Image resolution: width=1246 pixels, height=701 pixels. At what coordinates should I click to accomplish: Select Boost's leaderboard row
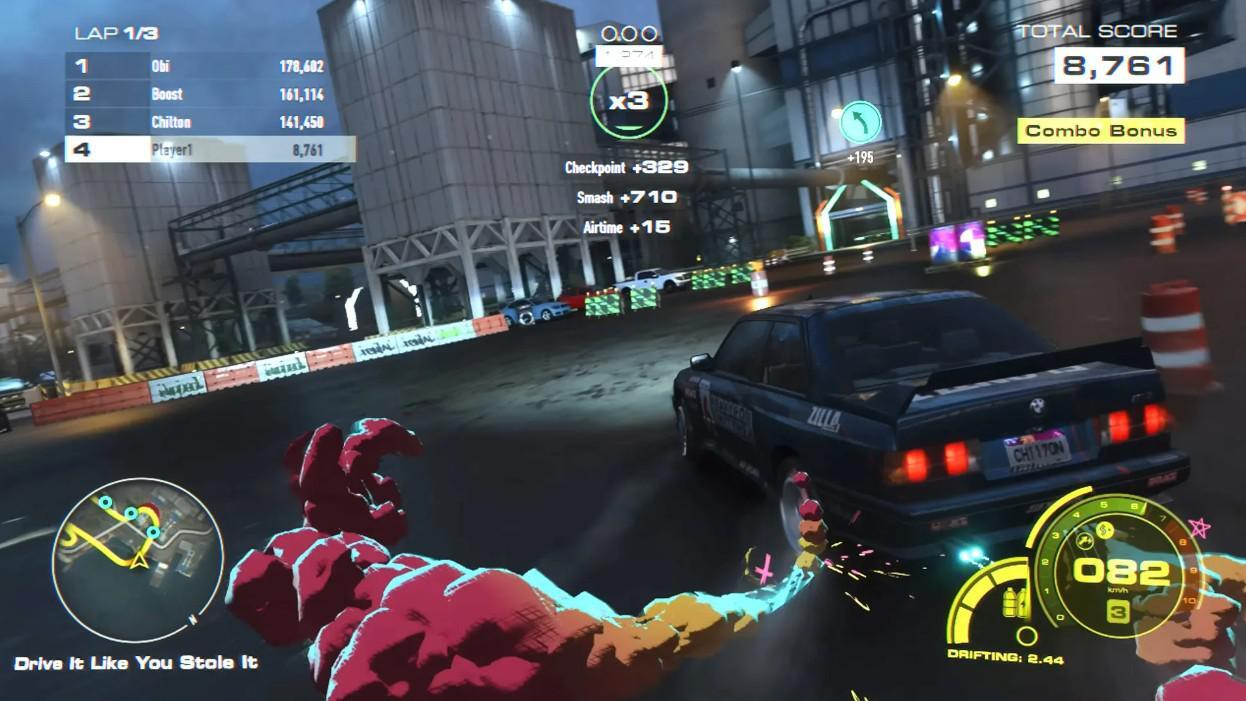210,94
